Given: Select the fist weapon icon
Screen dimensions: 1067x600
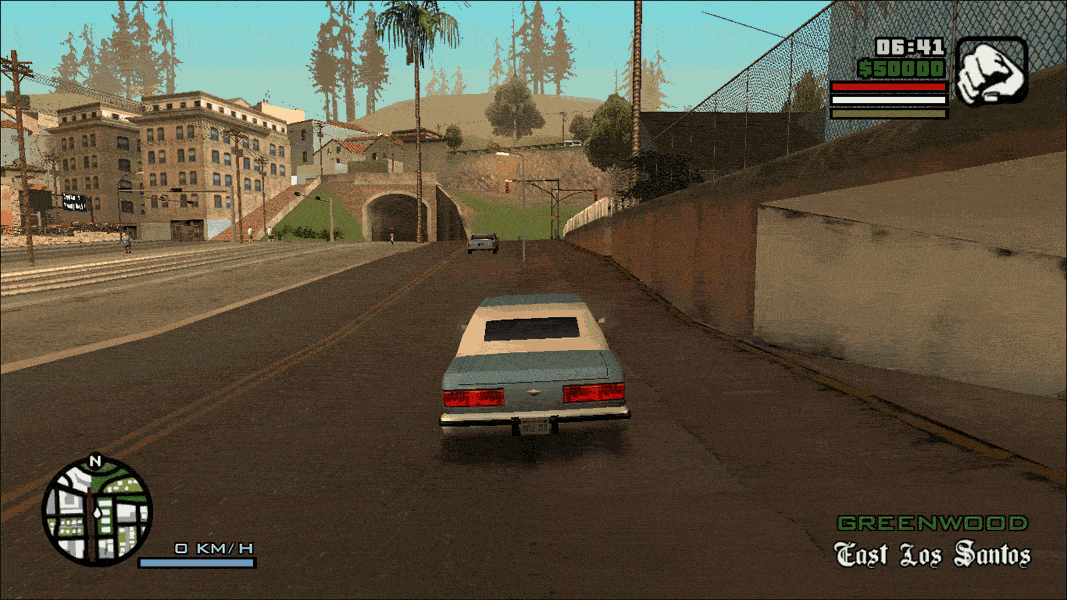Looking at the screenshot, I should pyautogui.click(x=991, y=71).
